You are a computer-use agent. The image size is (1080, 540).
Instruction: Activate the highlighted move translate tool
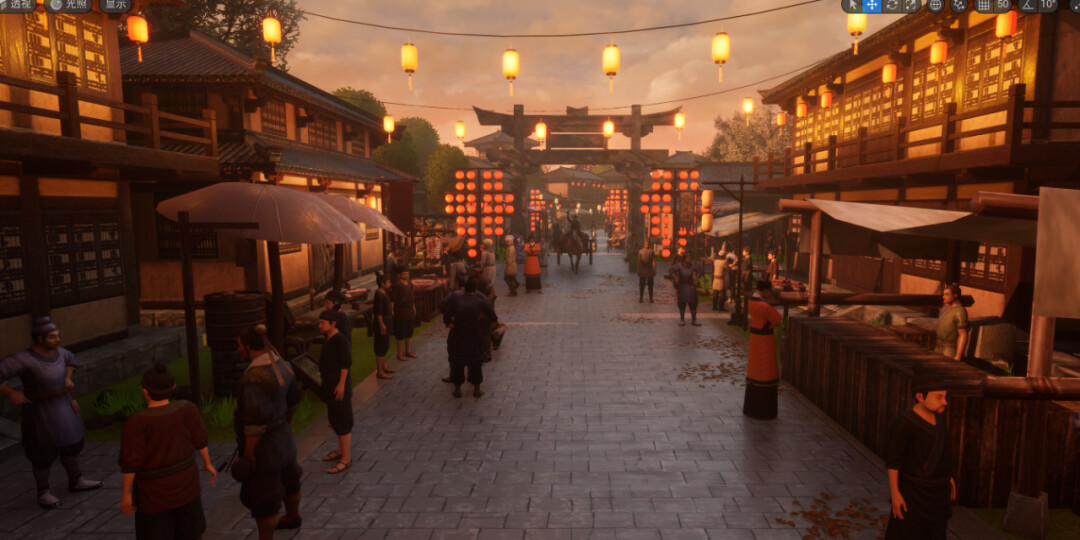pos(872,5)
